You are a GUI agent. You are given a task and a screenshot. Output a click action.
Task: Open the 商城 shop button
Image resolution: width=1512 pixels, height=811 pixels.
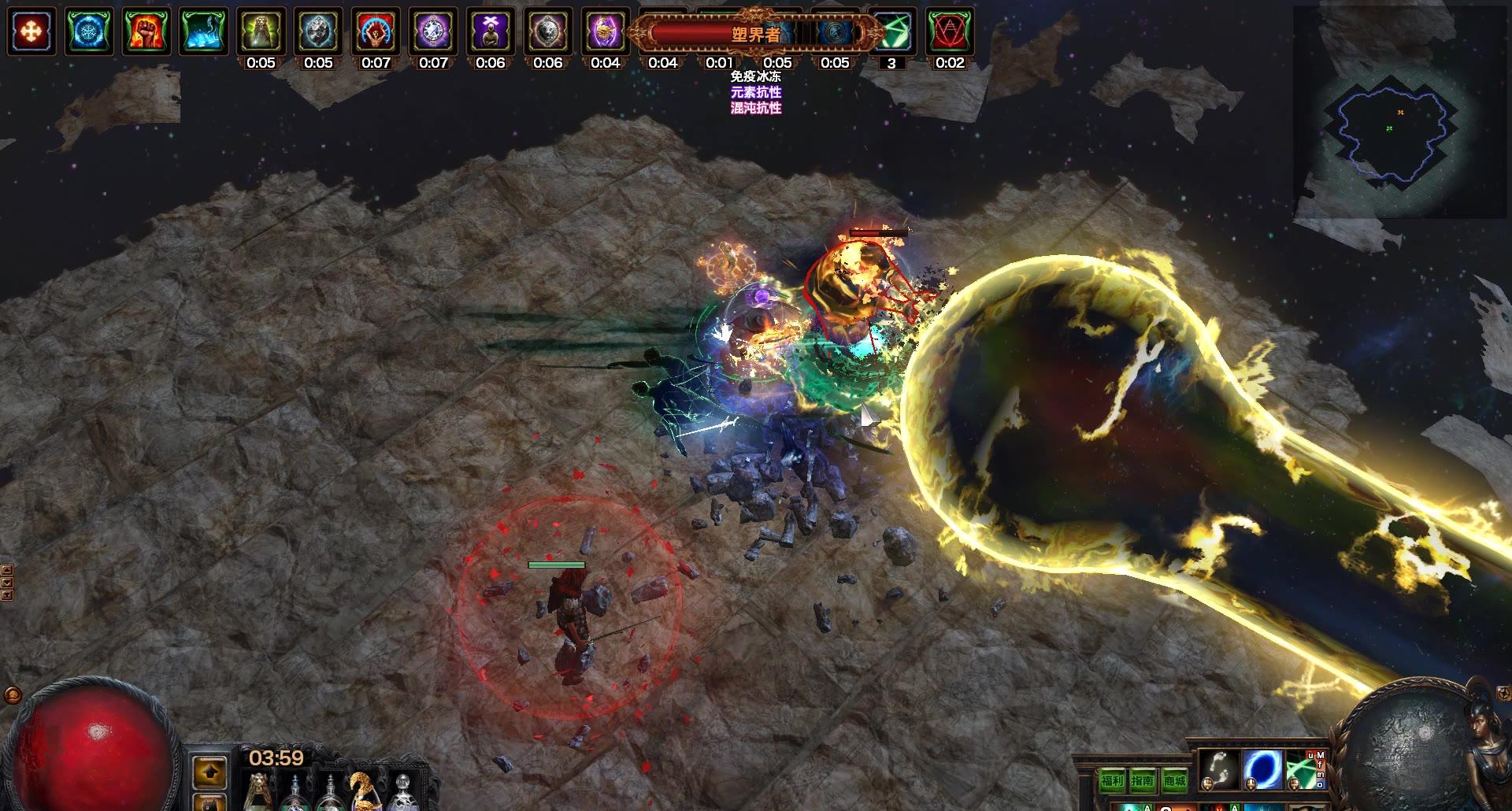(x=1174, y=780)
